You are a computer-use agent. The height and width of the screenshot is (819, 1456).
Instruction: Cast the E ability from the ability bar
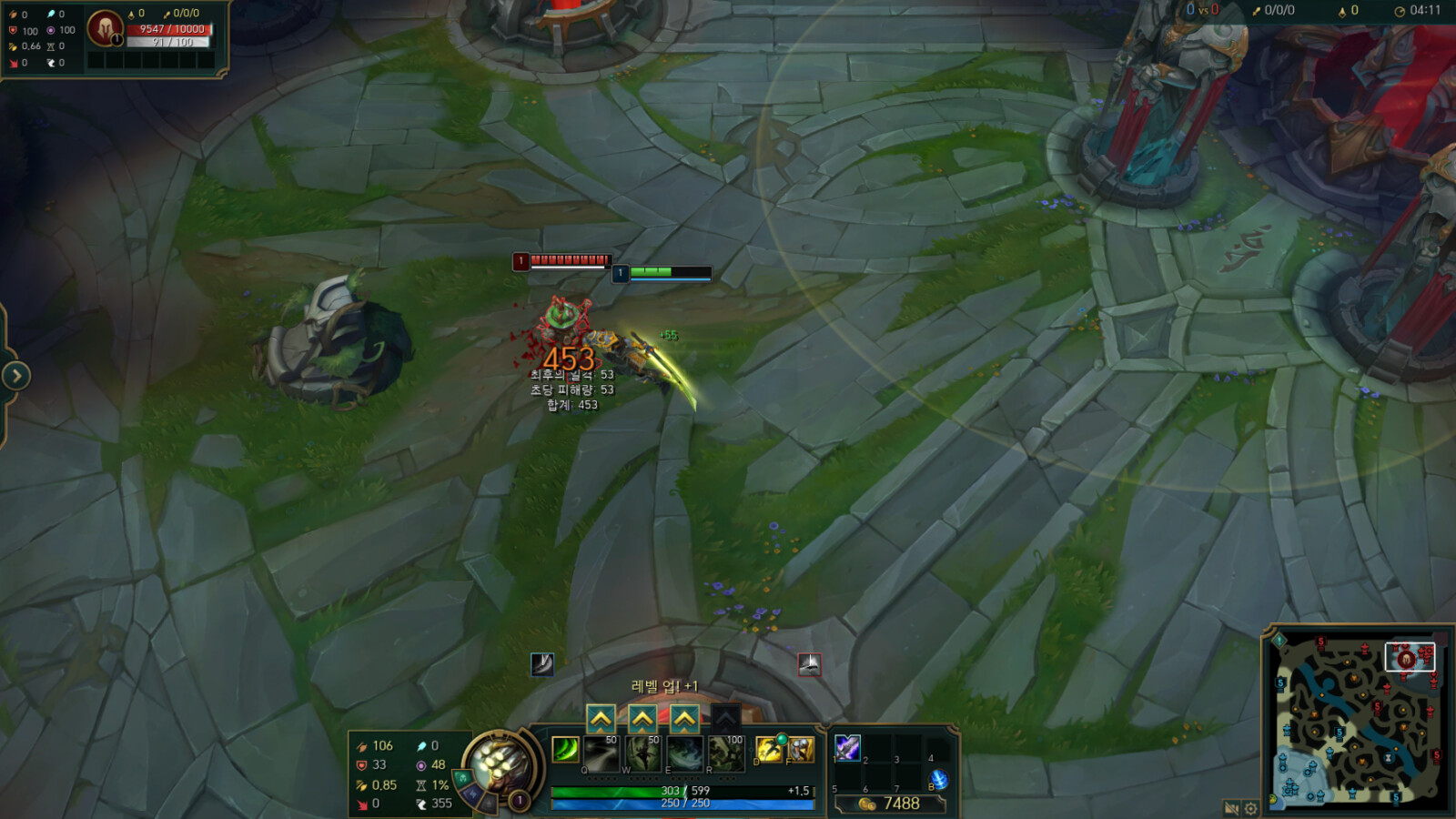(684, 753)
